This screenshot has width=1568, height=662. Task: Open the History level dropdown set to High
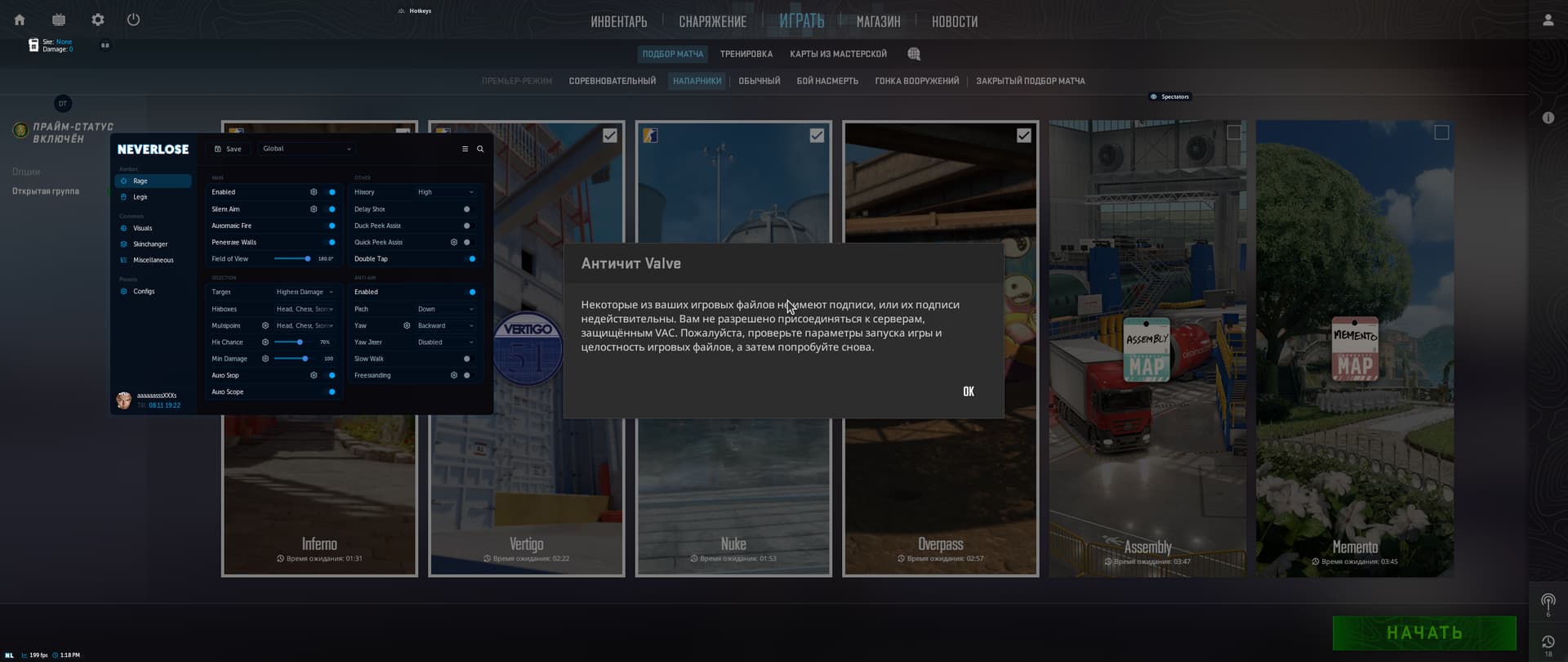(445, 191)
